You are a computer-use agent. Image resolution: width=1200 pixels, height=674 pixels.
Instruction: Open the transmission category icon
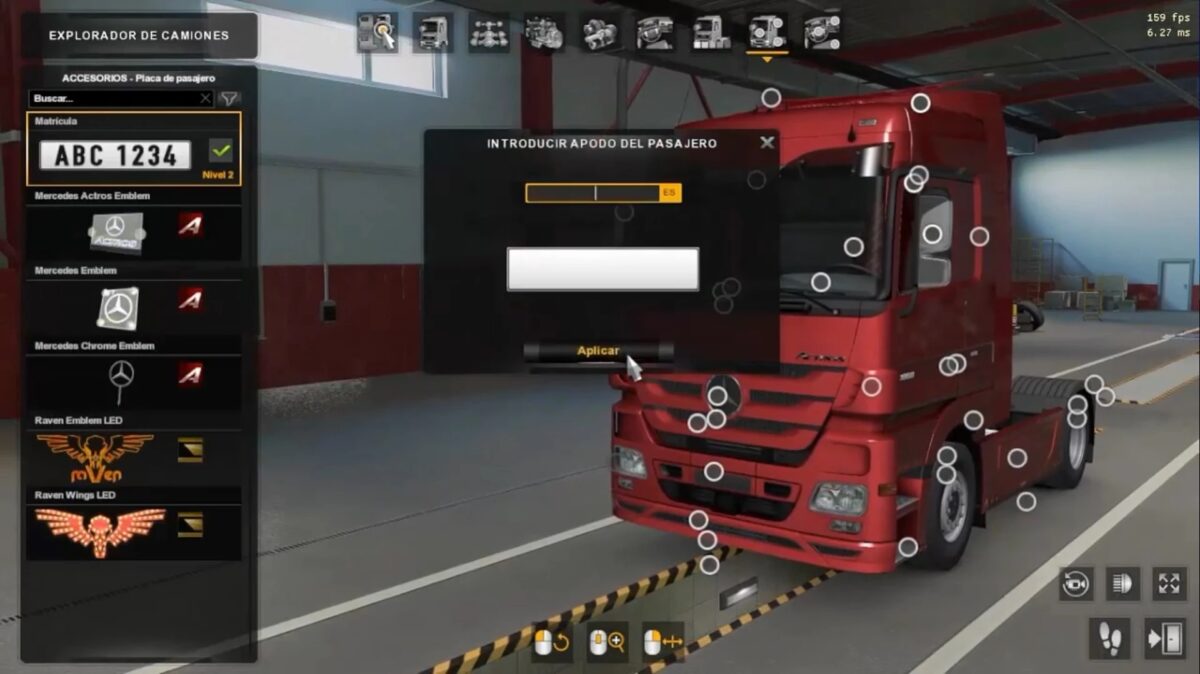[600, 33]
